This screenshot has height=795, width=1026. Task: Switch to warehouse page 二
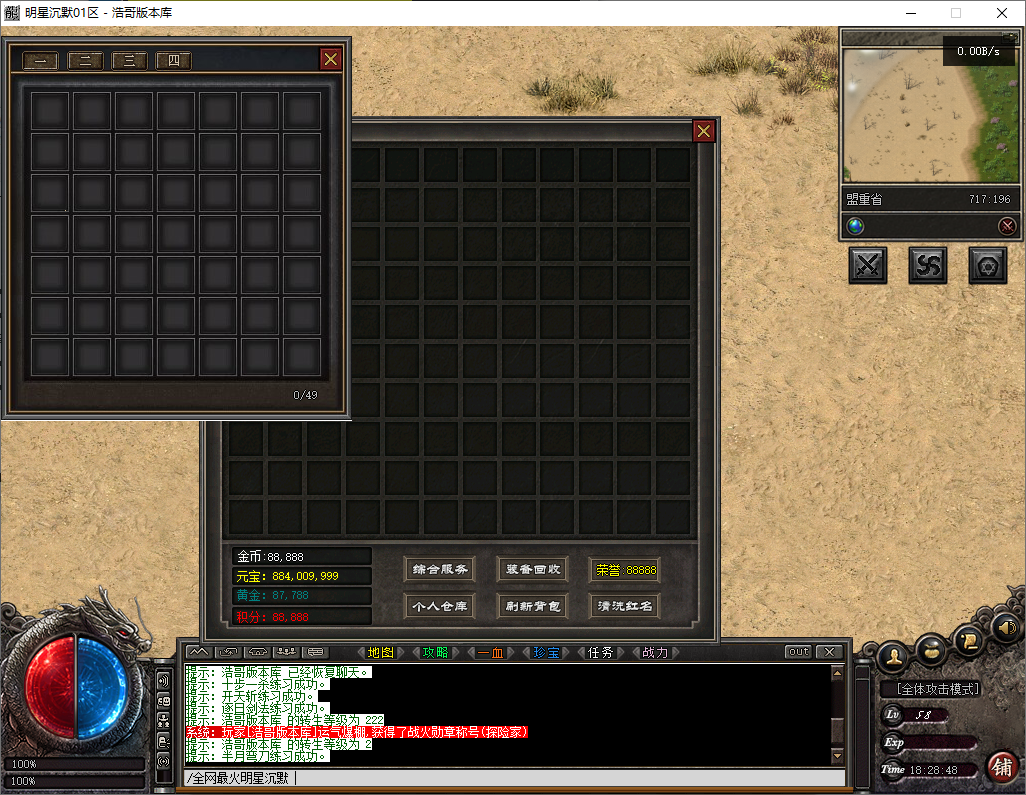[x=85, y=61]
